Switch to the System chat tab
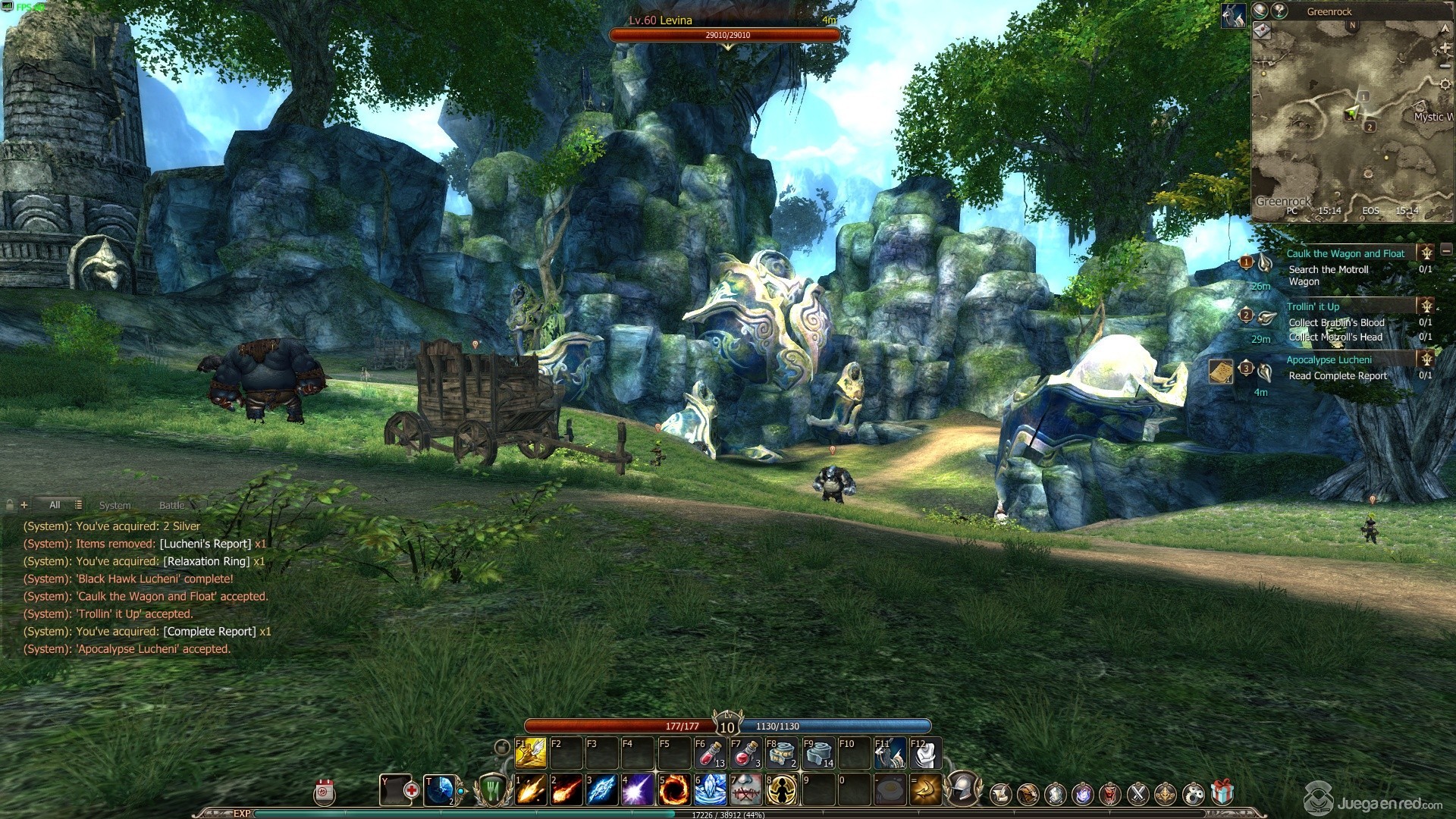This screenshot has height=819, width=1456. point(115,505)
